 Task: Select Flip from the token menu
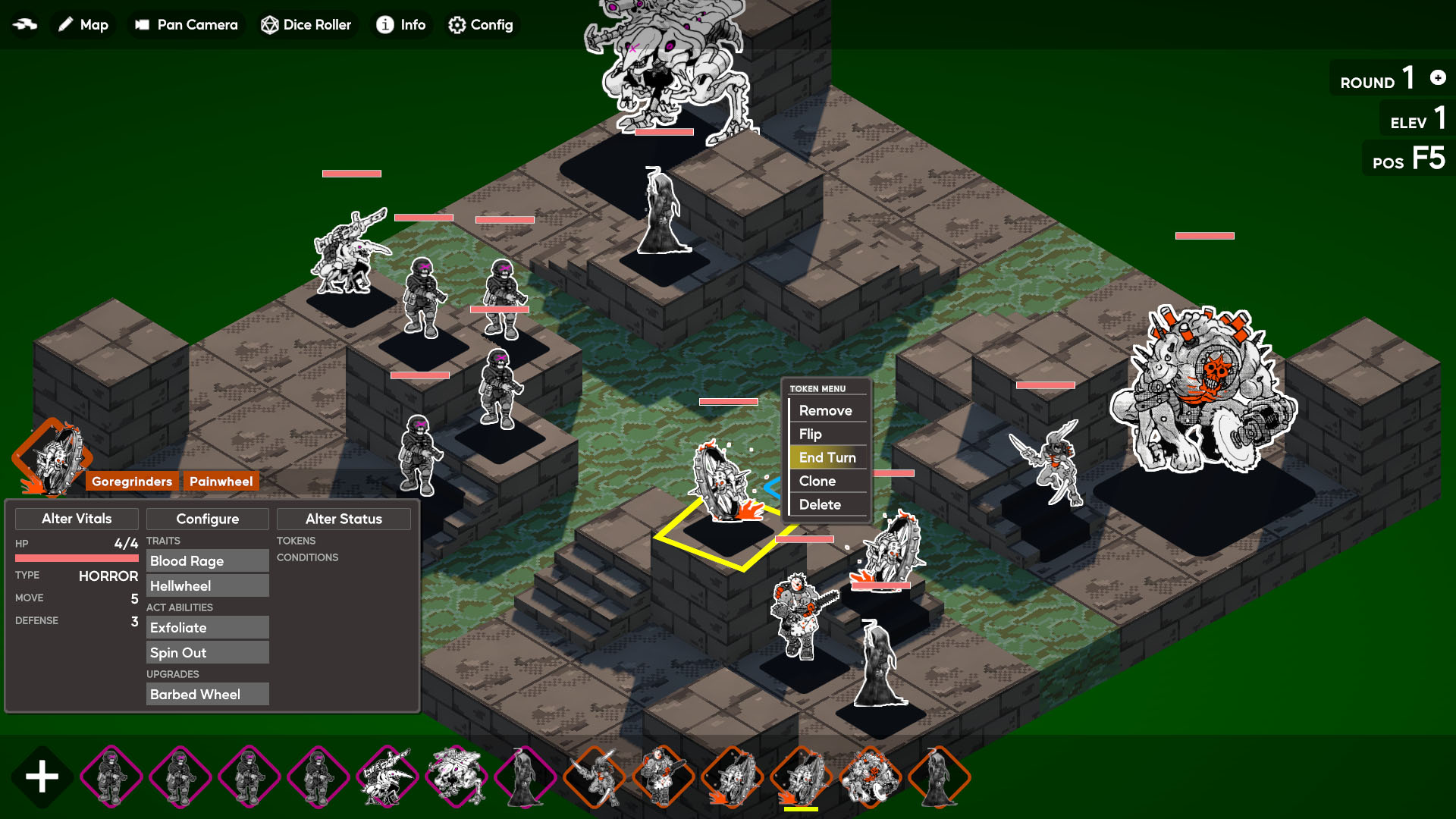coord(811,434)
